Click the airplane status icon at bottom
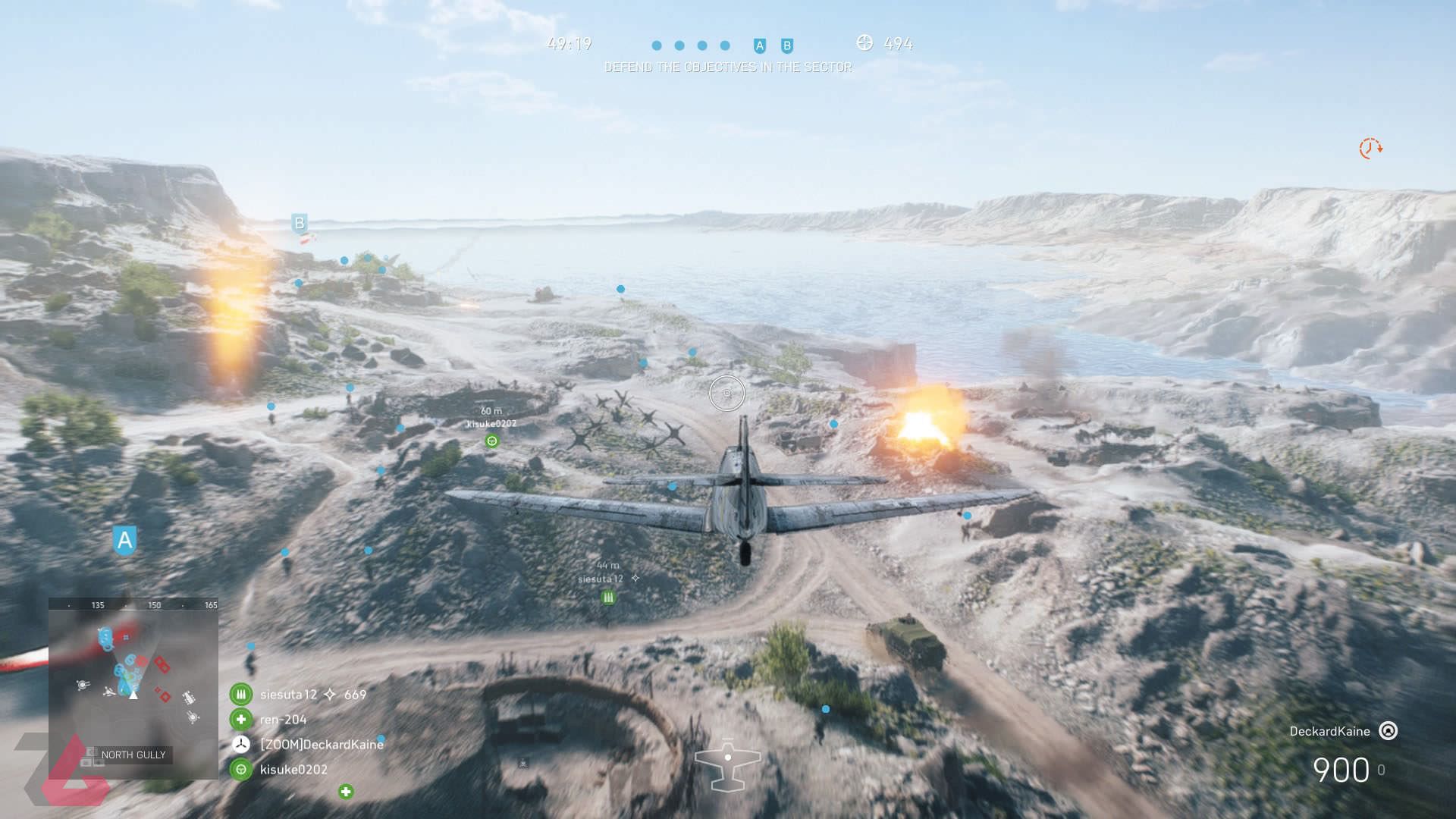Viewport: 1456px width, 819px height. 727,764
